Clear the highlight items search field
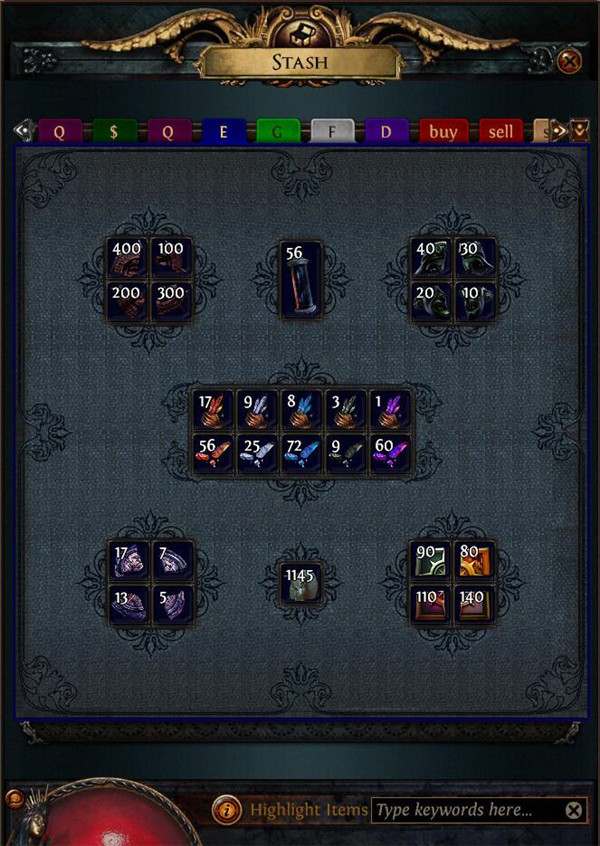The image size is (600, 846). coord(573,810)
